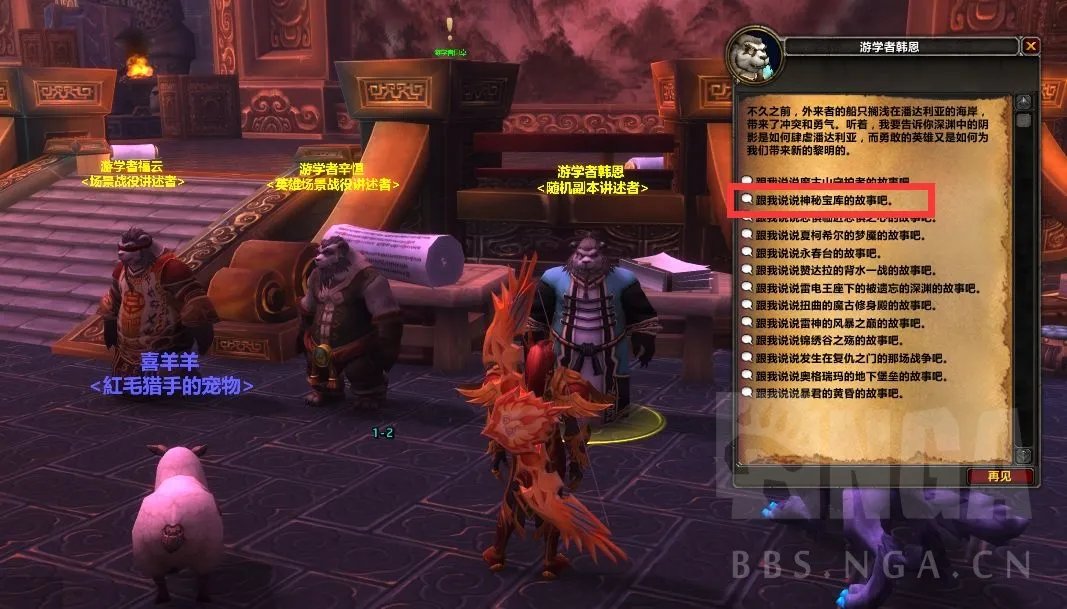Click the 再见 goodbye button
This screenshot has height=609, width=1067.
998,476
